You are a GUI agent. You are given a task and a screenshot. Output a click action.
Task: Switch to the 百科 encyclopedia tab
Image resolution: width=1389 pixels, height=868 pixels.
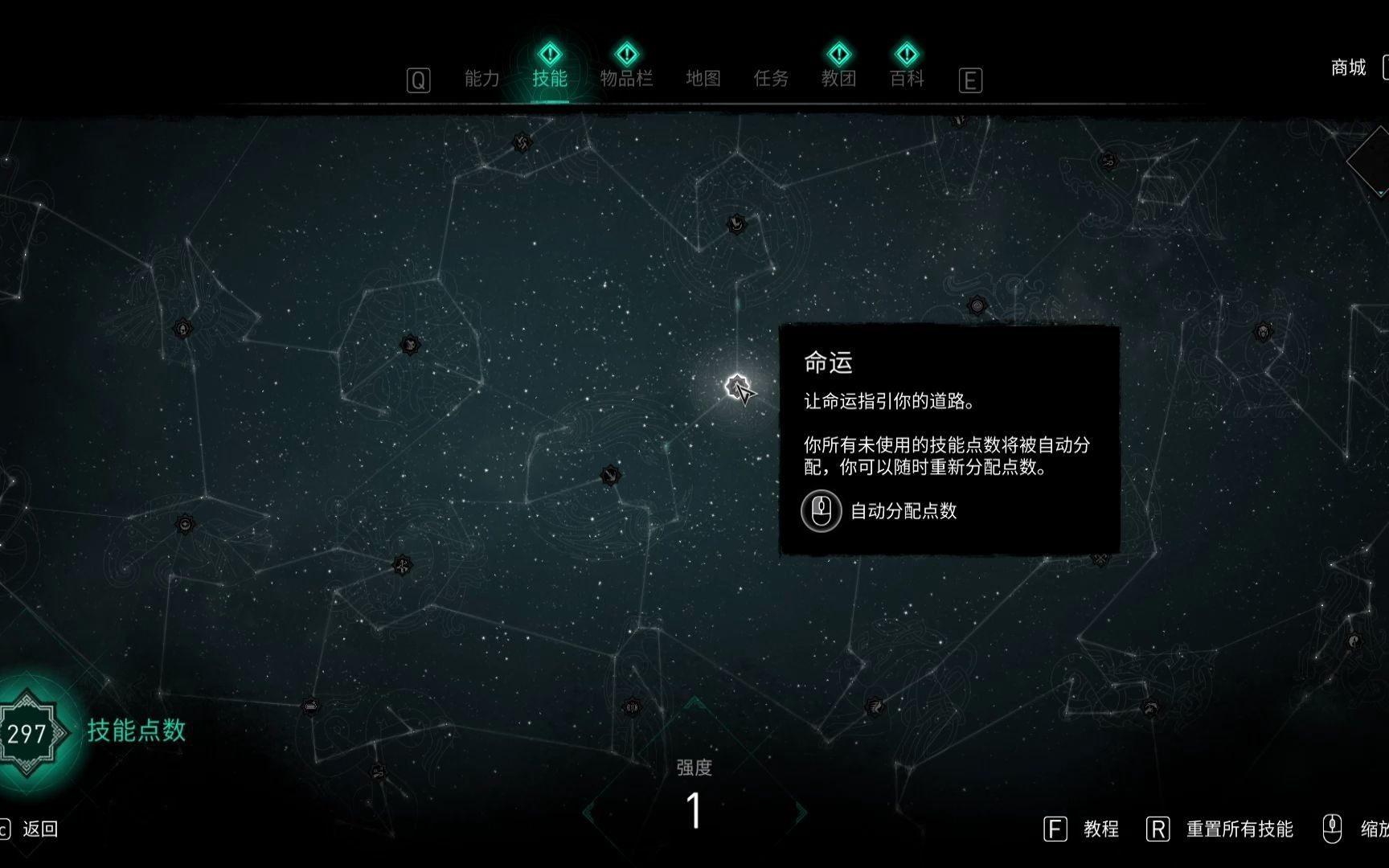907,79
